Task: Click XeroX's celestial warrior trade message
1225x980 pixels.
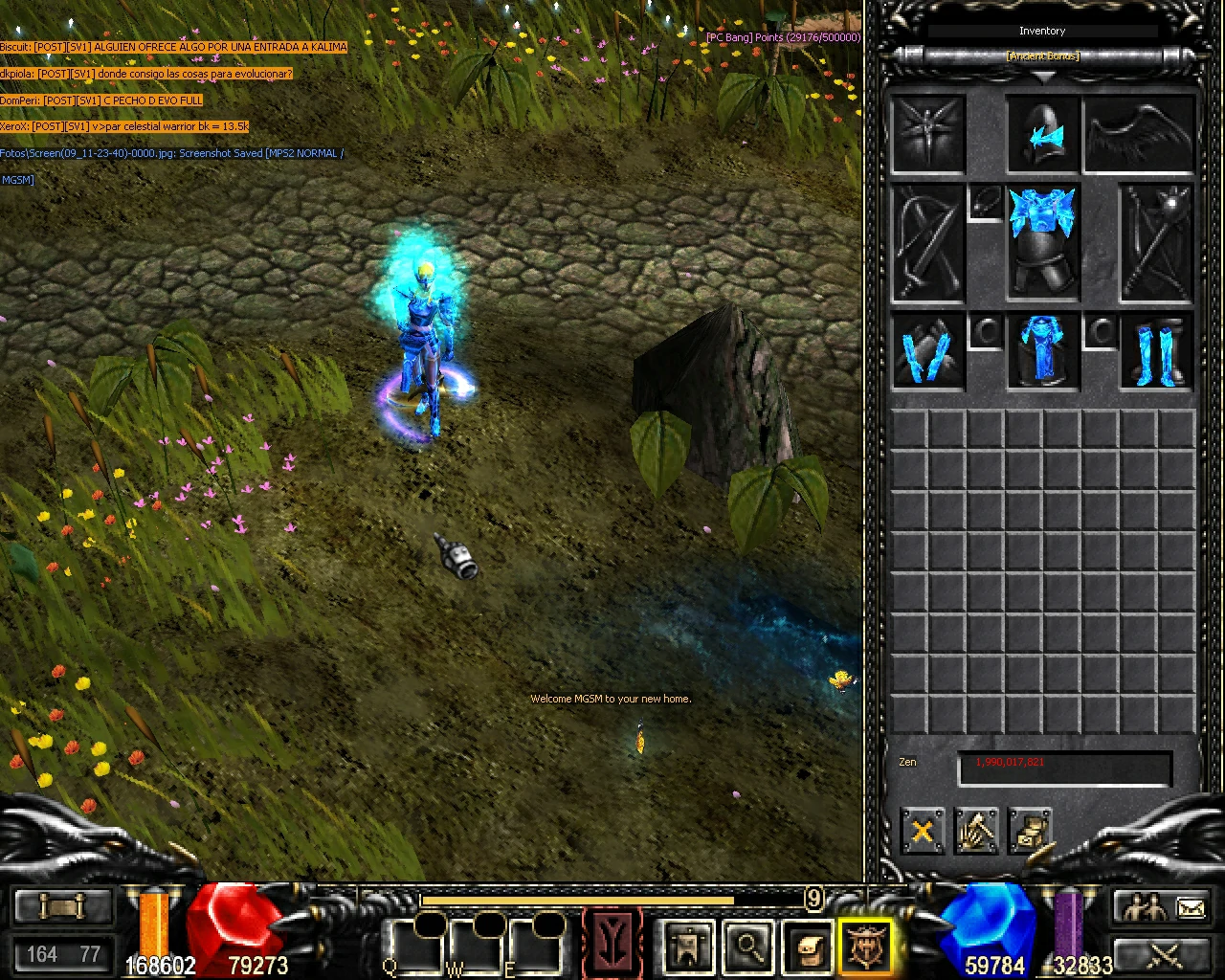Action: click(x=124, y=125)
